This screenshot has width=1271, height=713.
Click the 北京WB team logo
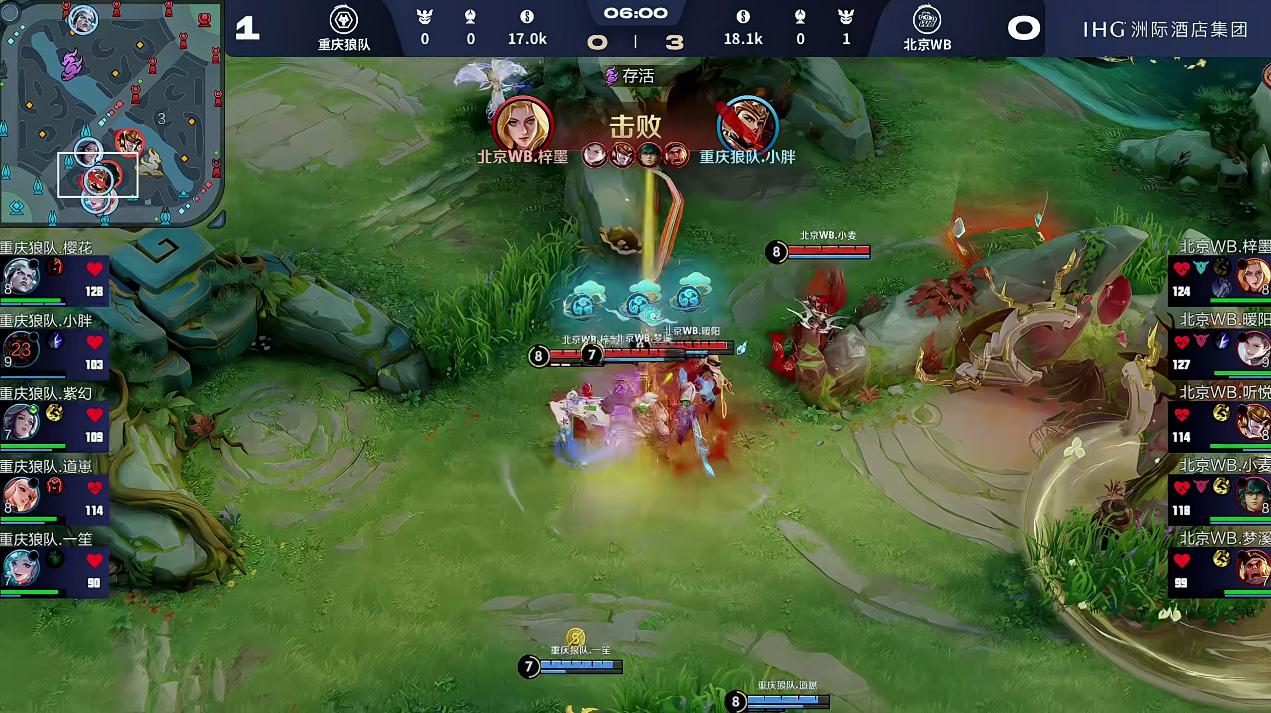(927, 19)
